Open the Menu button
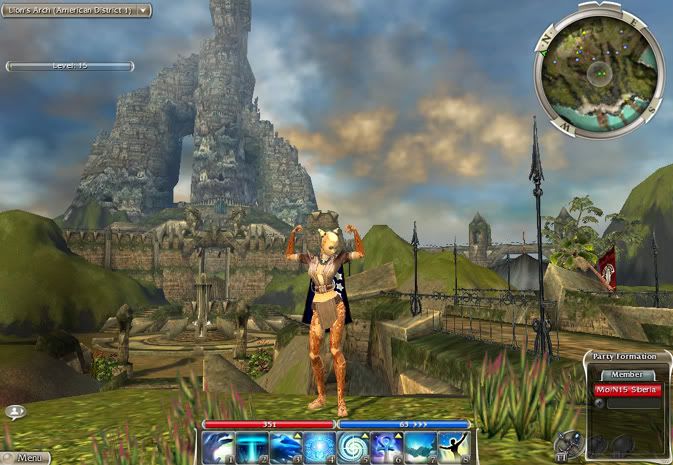Image resolution: width=673 pixels, height=465 pixels. pyautogui.click(x=26, y=458)
